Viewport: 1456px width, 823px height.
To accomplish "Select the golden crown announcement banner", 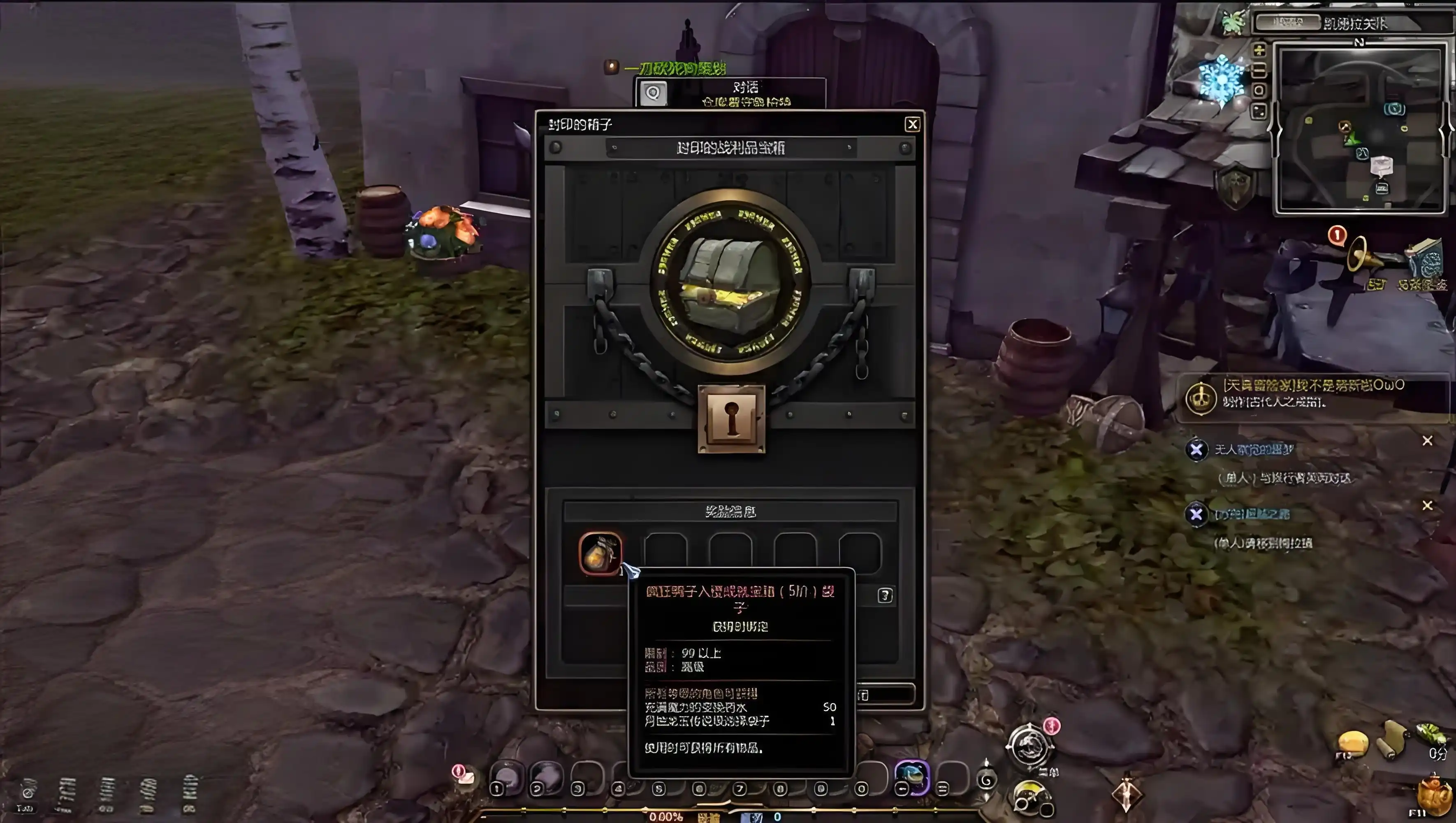I will tap(1201, 398).
